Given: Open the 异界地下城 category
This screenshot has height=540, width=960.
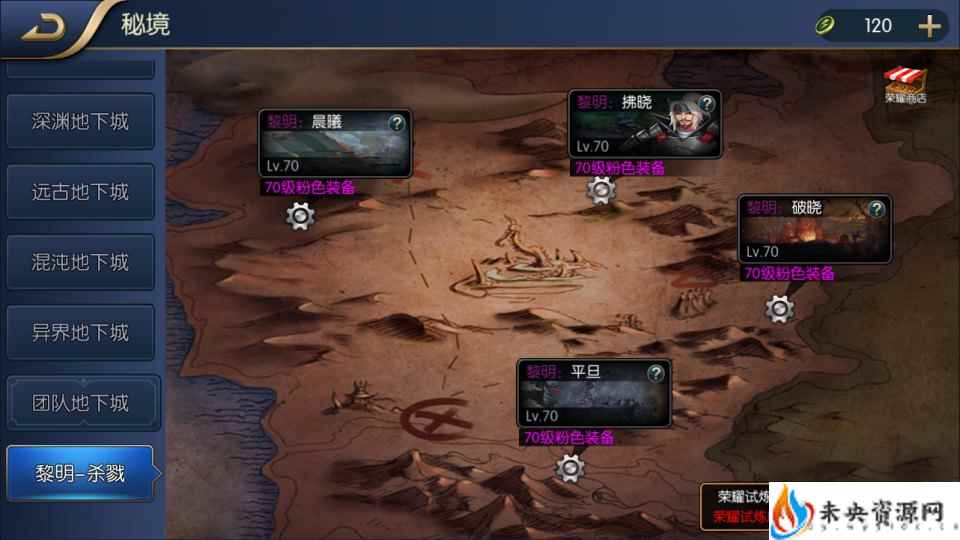Looking at the screenshot, I should tap(80, 333).
